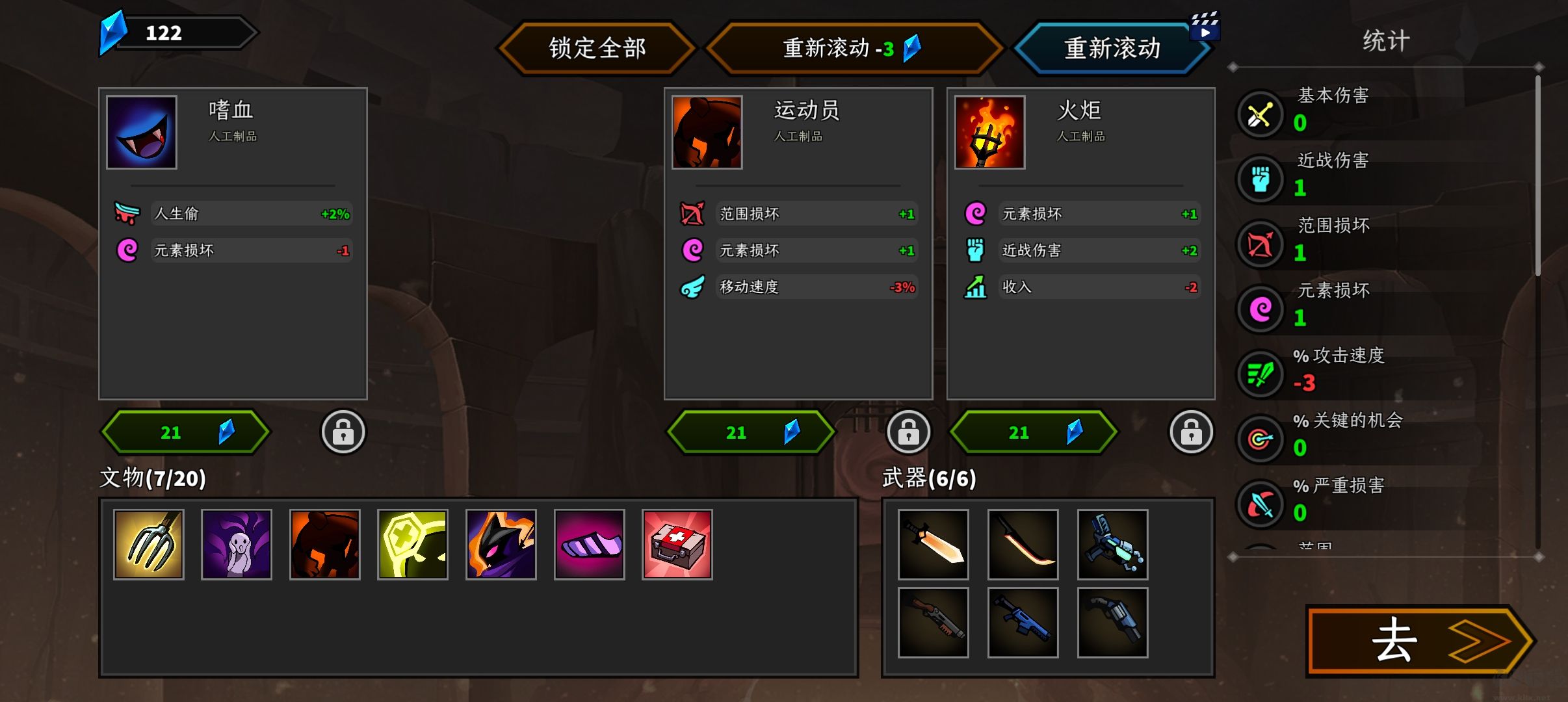Click the 范围损坏 bow icon in stats
The height and width of the screenshot is (702, 1568).
click(1261, 244)
